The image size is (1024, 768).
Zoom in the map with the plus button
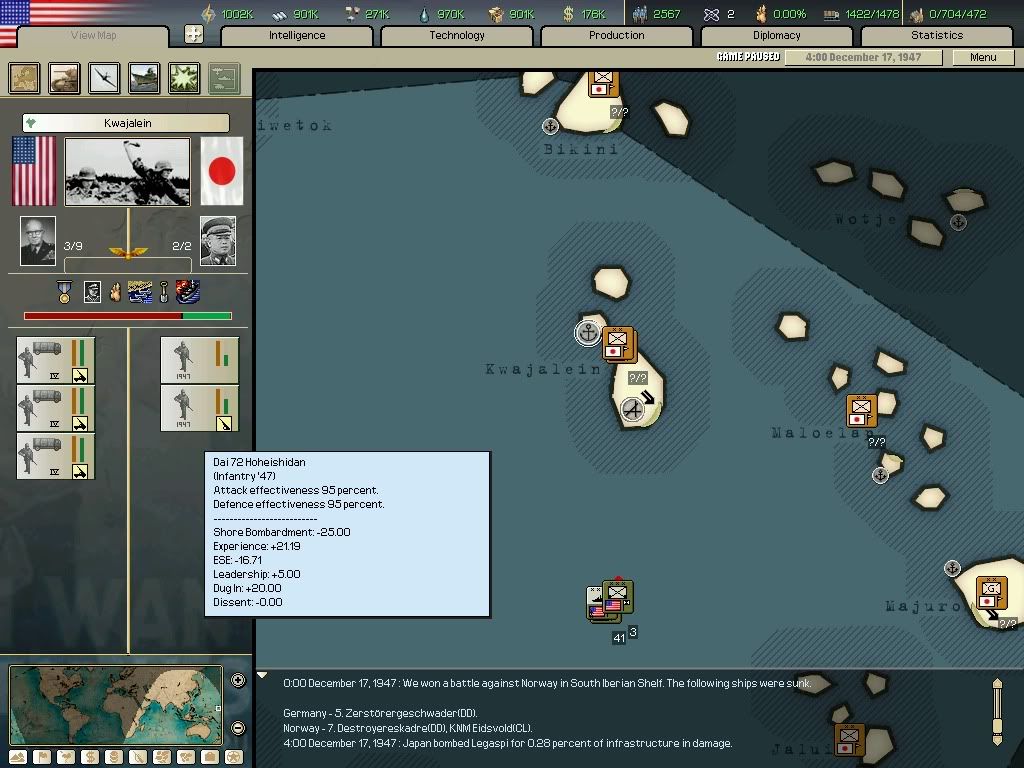pos(238,681)
